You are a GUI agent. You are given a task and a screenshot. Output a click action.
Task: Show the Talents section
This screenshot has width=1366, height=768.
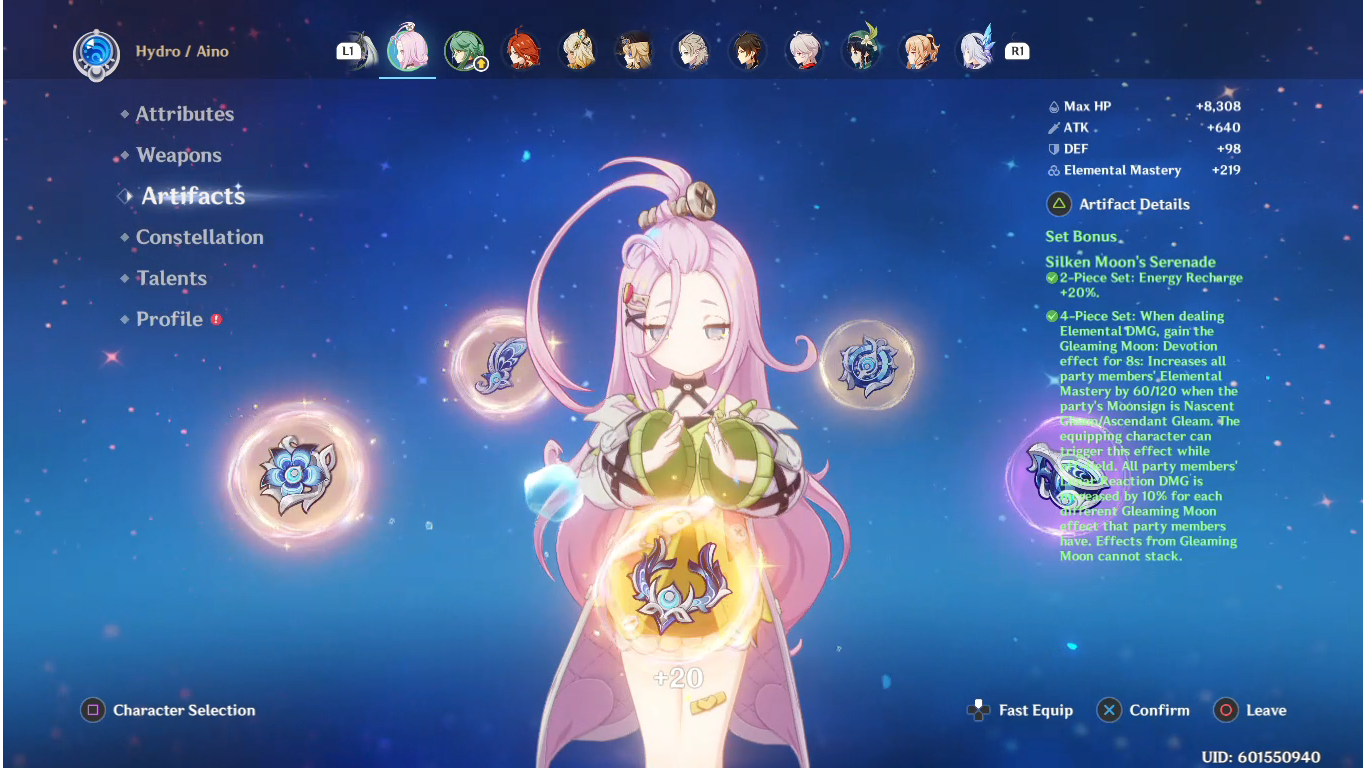(x=171, y=278)
